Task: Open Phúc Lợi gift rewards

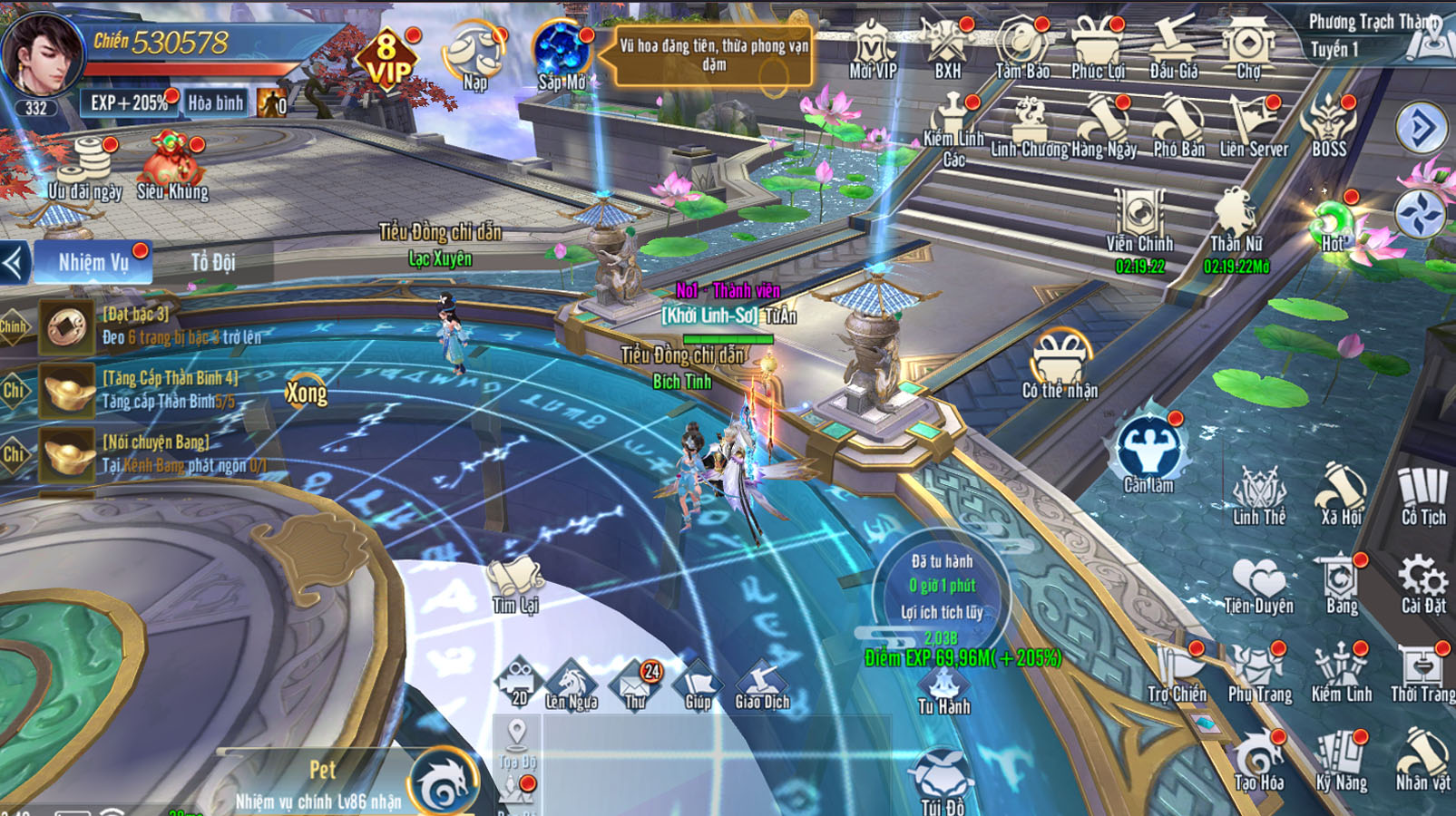Action: tap(1097, 47)
